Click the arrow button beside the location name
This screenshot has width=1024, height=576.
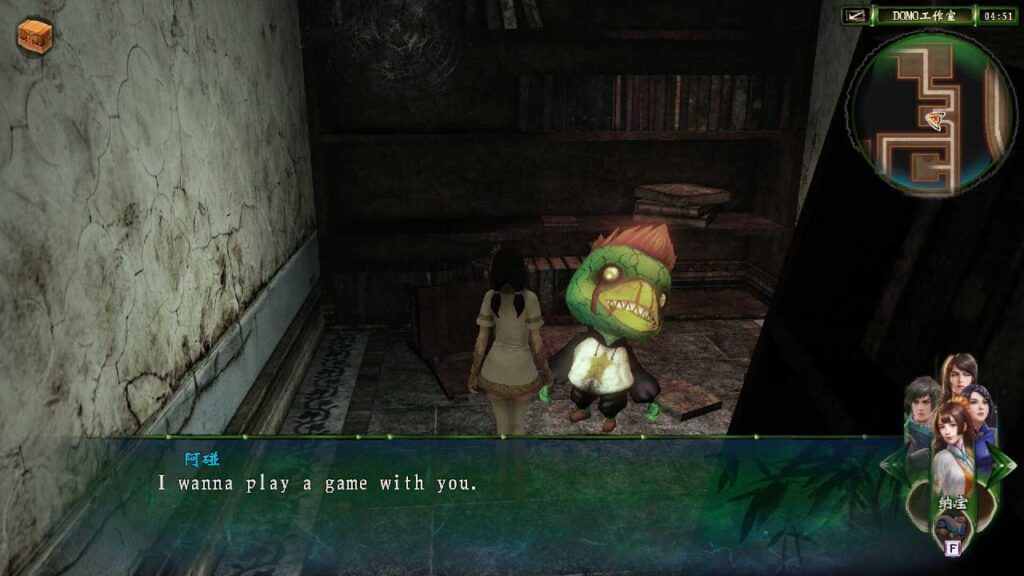click(855, 15)
